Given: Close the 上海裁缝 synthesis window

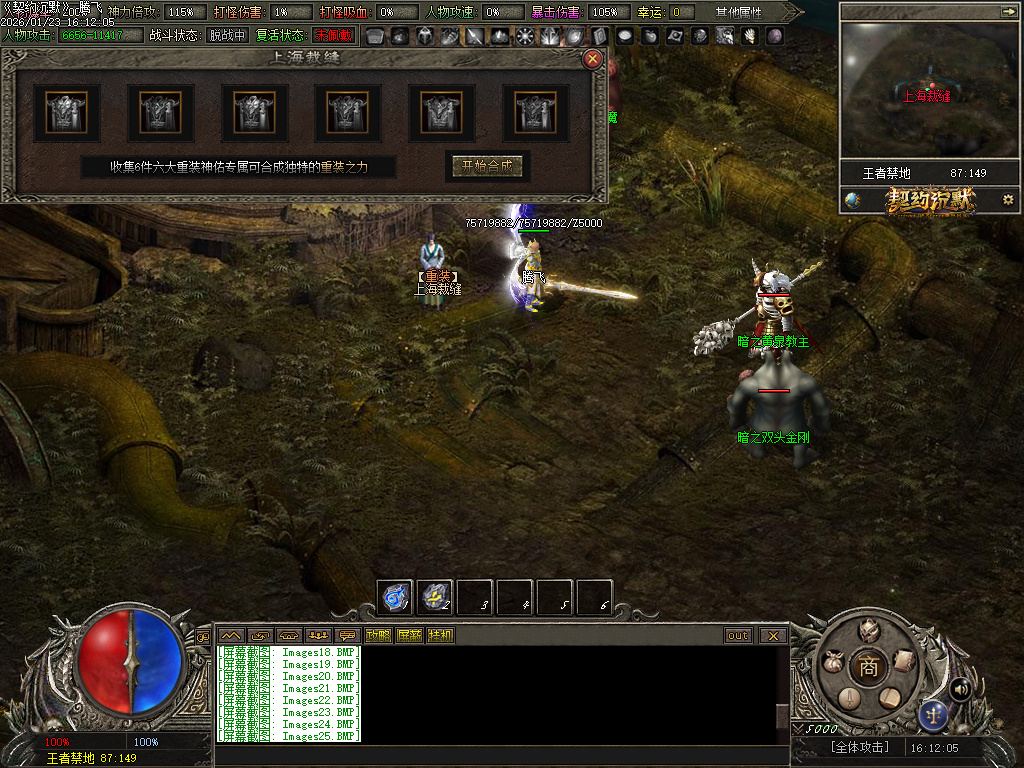Looking at the screenshot, I should 593,59.
